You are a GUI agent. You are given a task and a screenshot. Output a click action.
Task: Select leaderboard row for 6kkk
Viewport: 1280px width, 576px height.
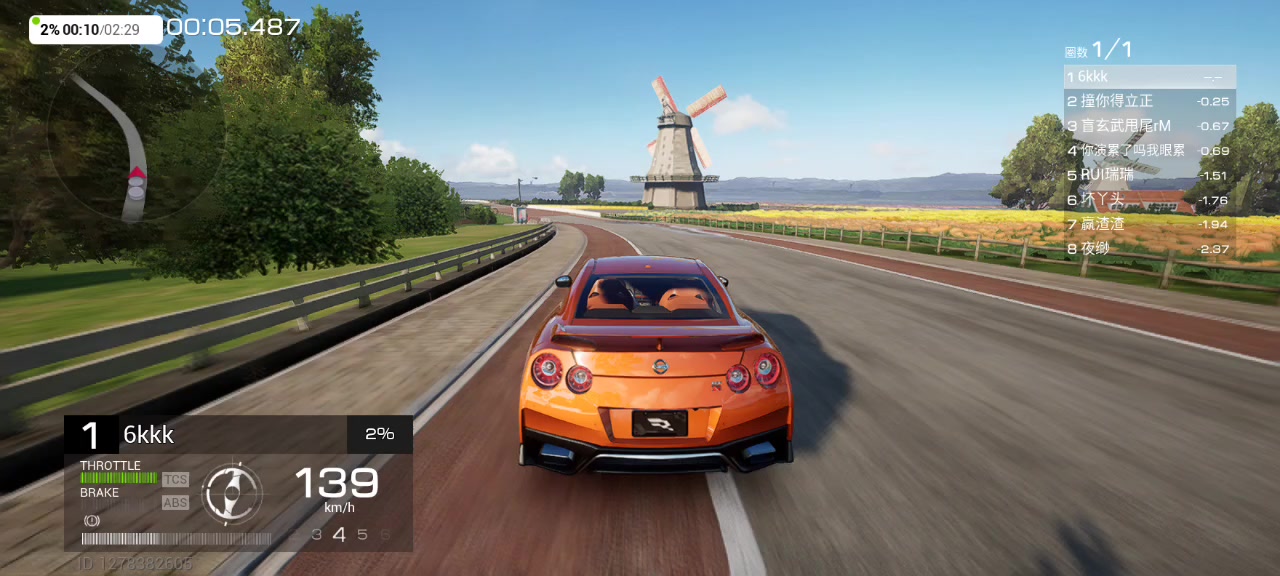tap(1149, 77)
